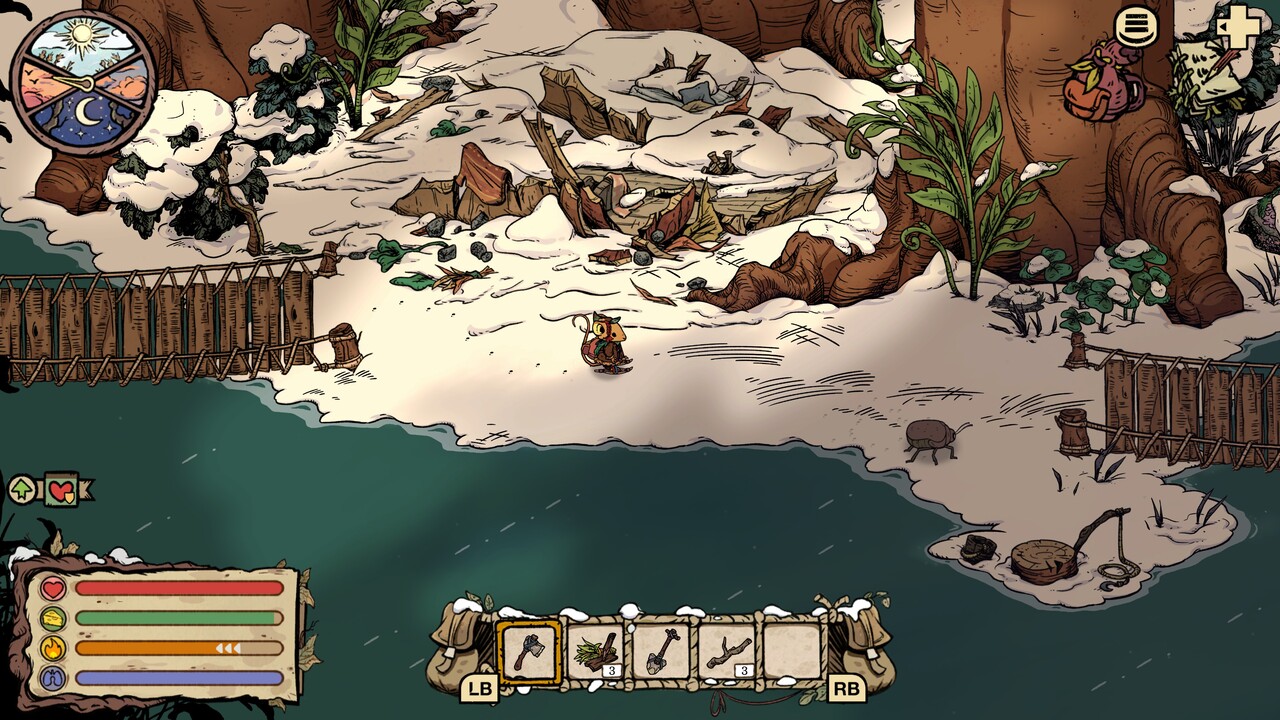
Task: Open the day-night cycle clock
Action: pyautogui.click(x=83, y=82)
